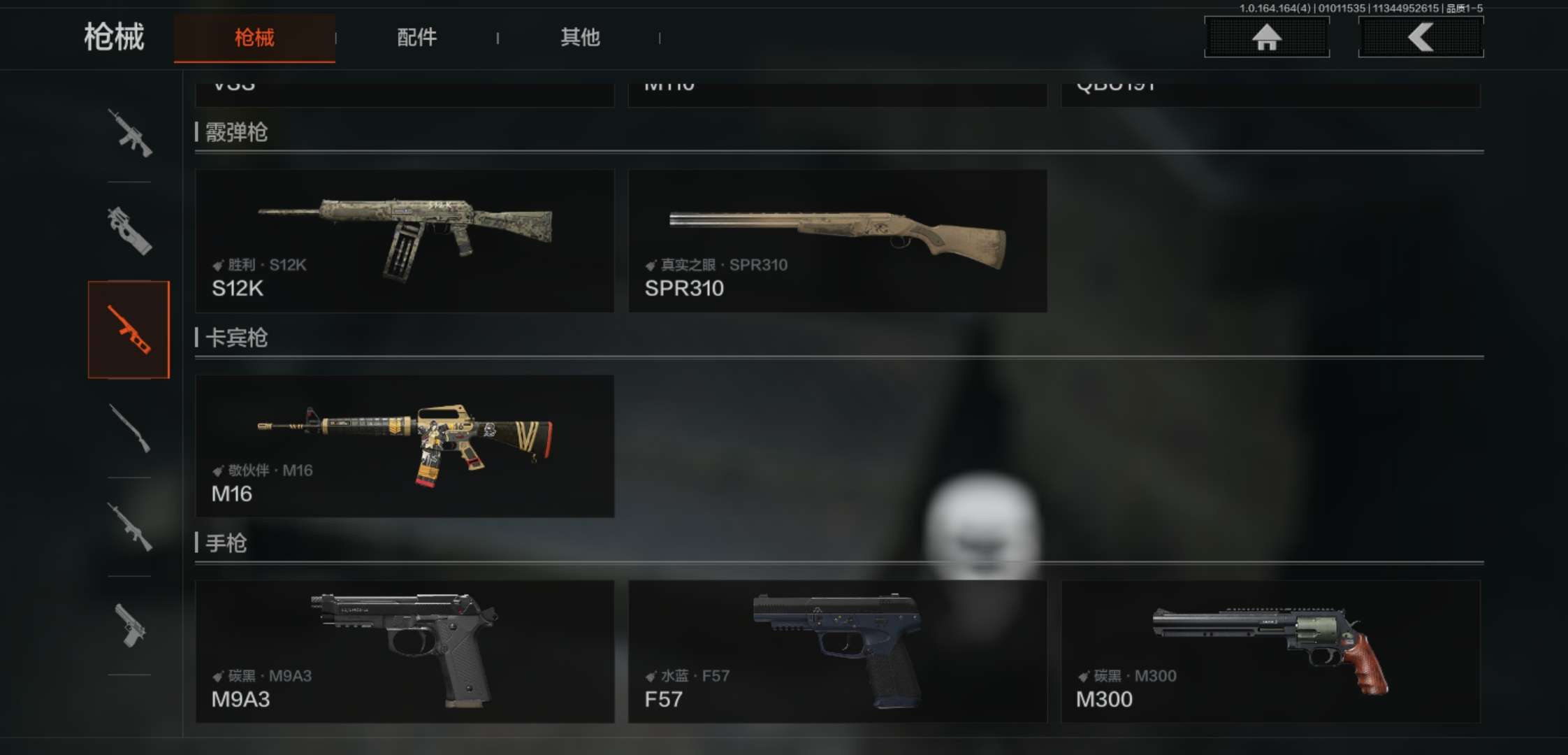Show the long-barrel shotgun category
Image resolution: width=1568 pixels, height=755 pixels.
pyautogui.click(x=129, y=429)
